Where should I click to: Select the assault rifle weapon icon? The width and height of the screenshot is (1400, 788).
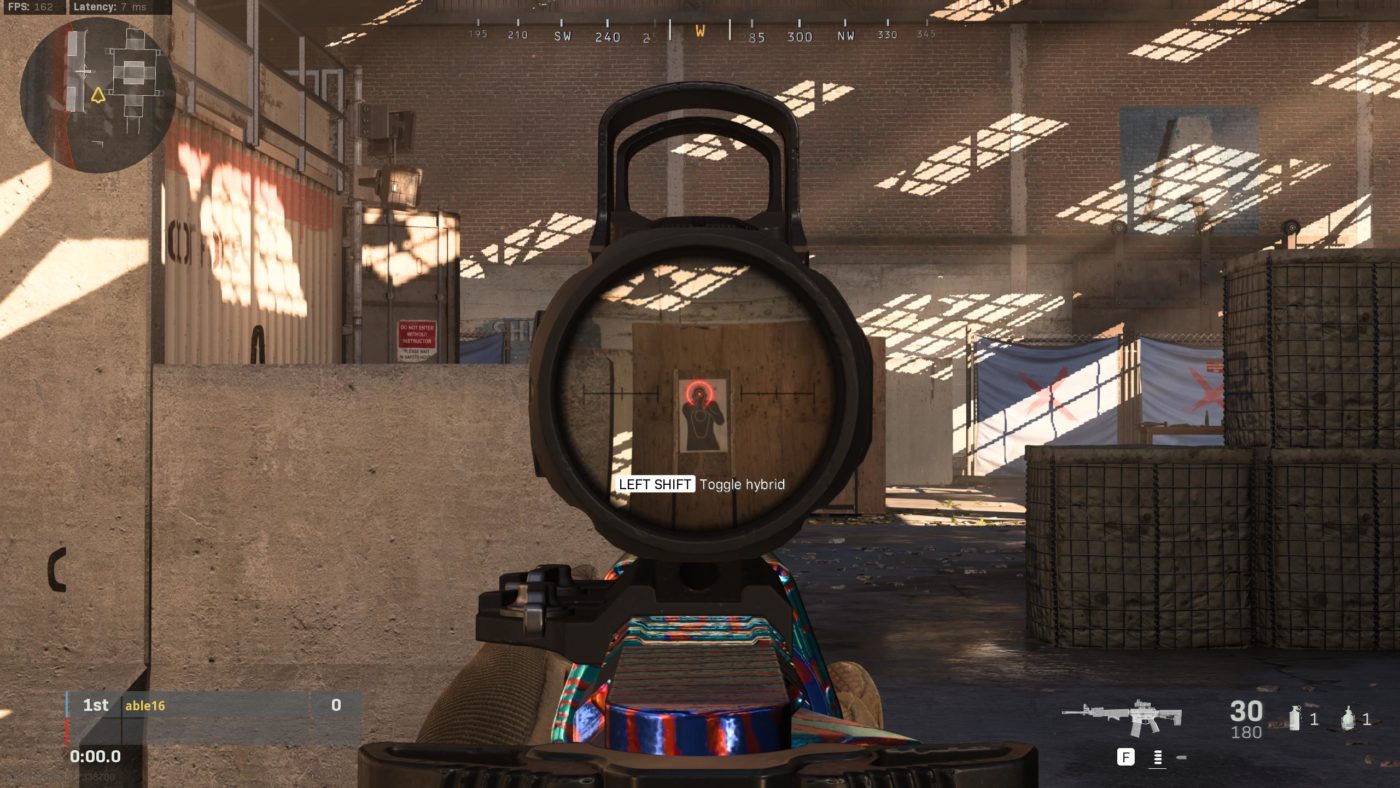1121,715
